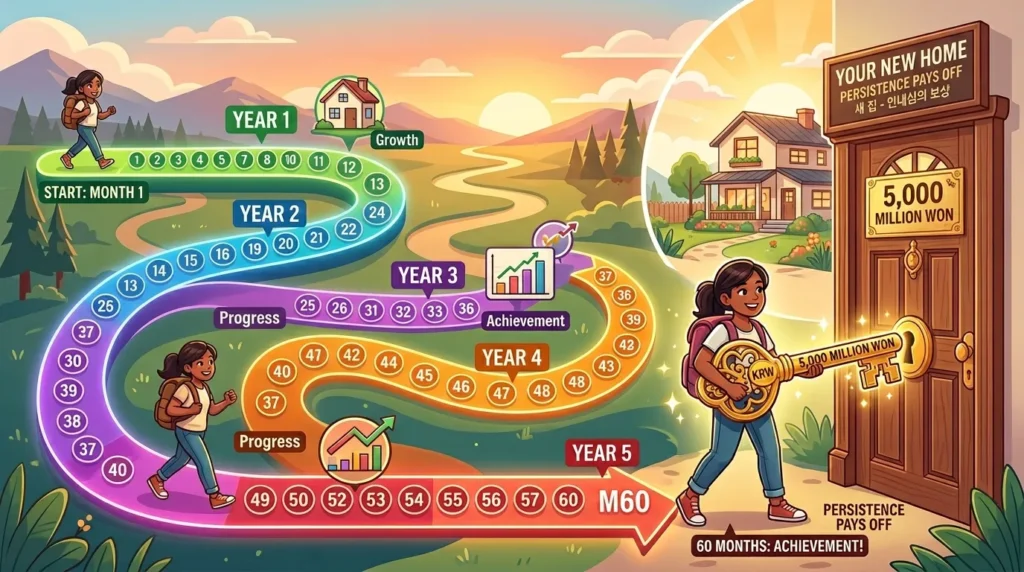Open the round bar chart icon with green arrow
Viewport: 1024px width, 572px height.
pos(357,446)
